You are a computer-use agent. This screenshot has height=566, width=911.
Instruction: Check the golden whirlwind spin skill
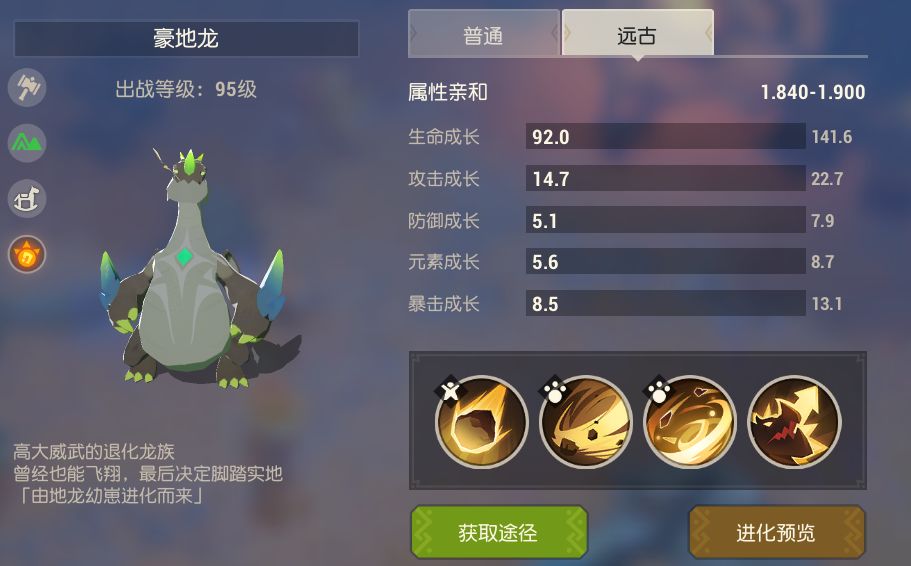[690, 422]
